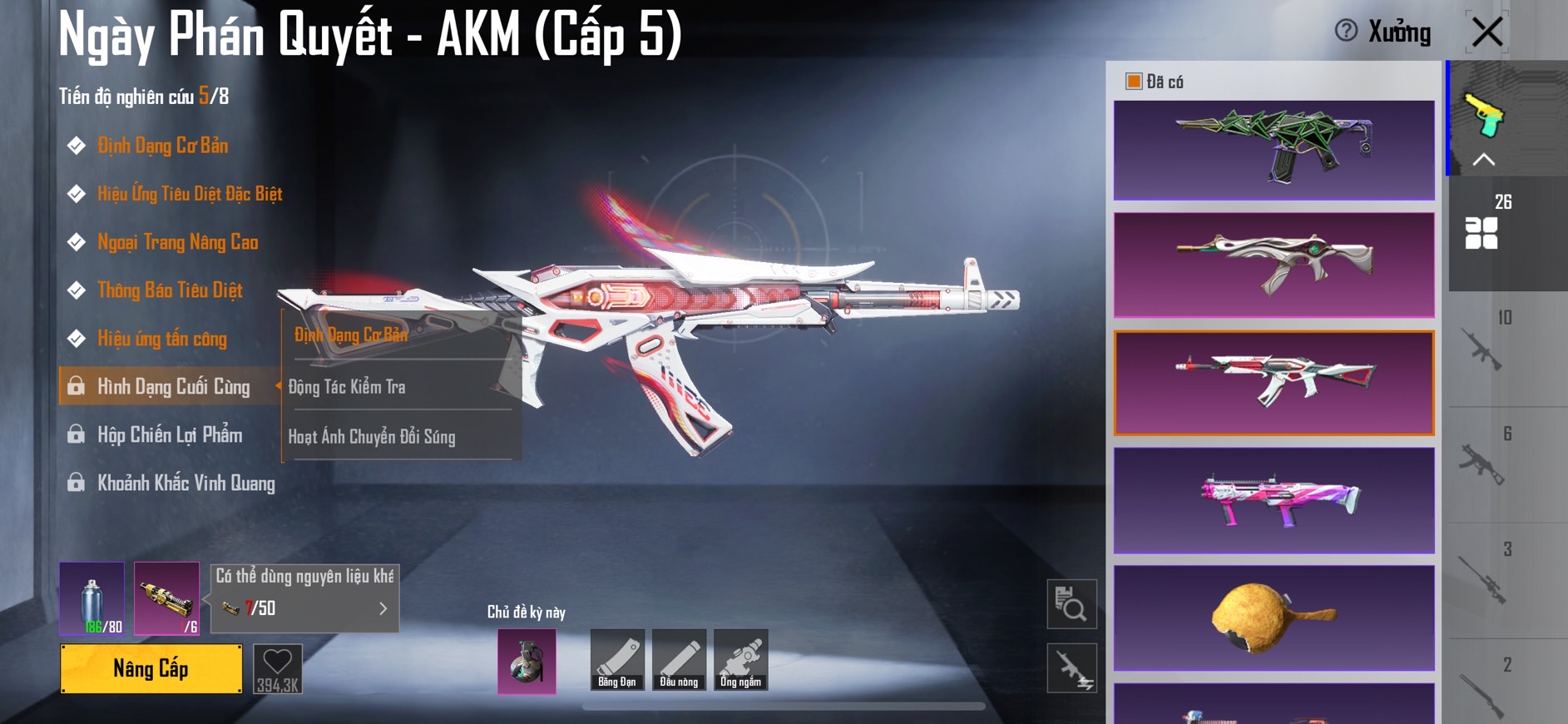Select locked Khoảnh Khắc Vinh Quang stage
The image size is (1568, 724).
(x=185, y=483)
